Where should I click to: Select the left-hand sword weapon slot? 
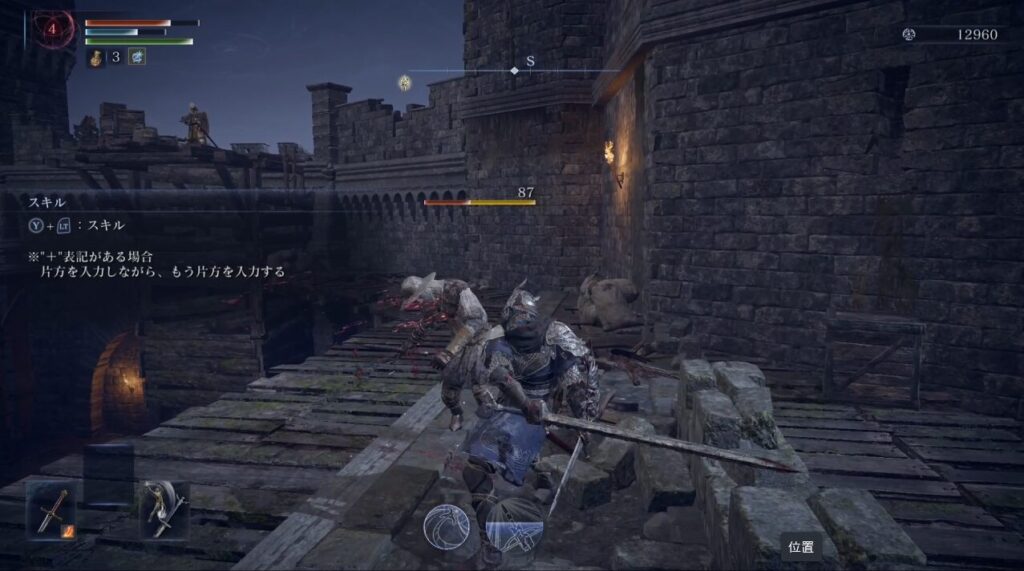click(x=50, y=509)
